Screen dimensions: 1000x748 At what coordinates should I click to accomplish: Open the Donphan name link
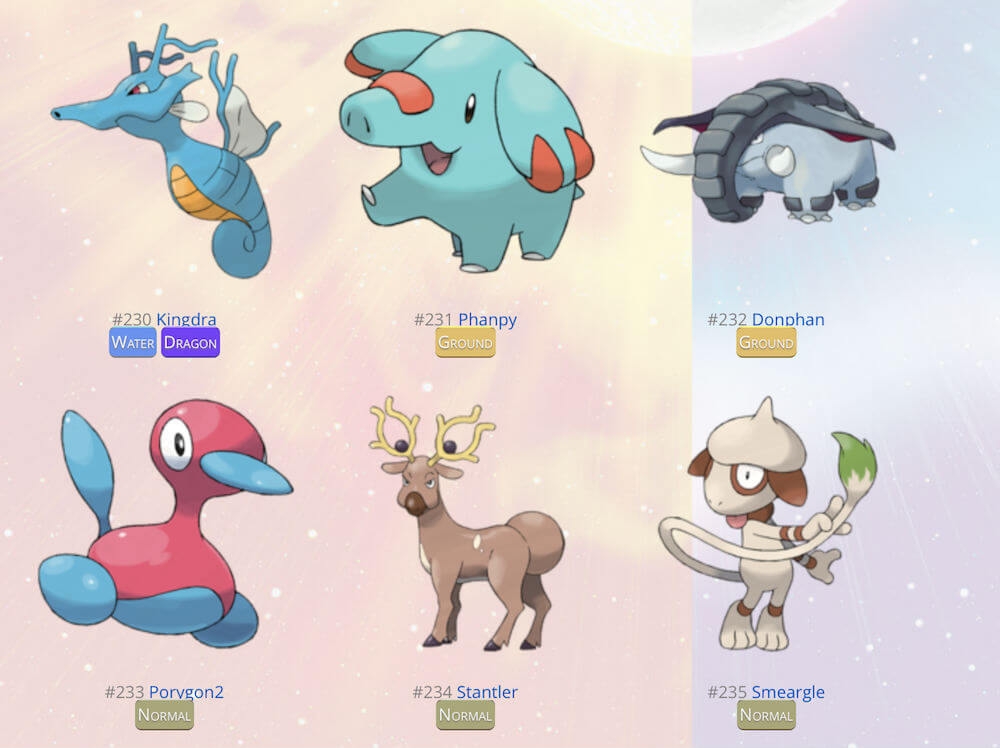tap(788, 320)
